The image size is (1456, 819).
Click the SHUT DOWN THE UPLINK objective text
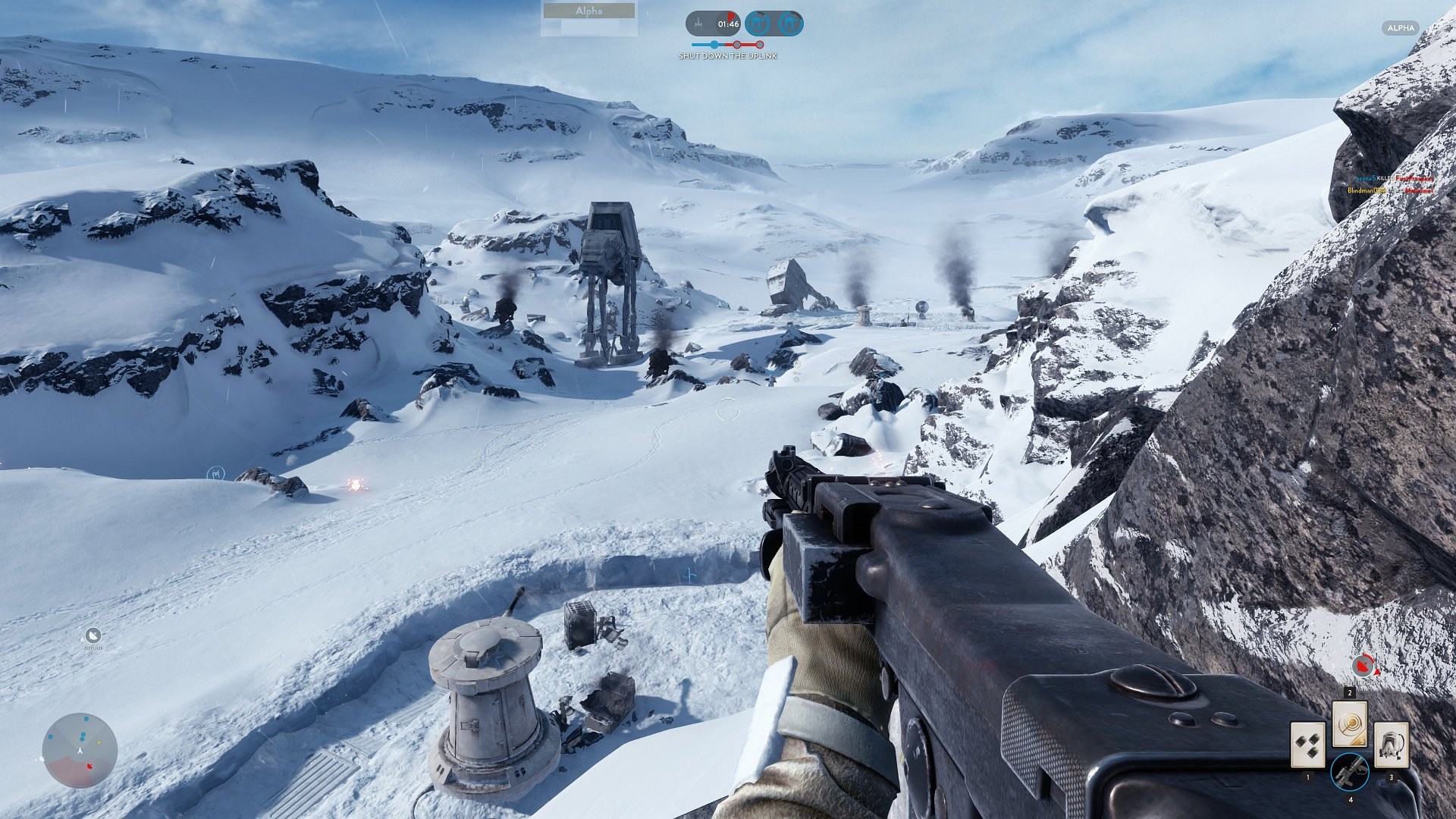click(x=728, y=56)
